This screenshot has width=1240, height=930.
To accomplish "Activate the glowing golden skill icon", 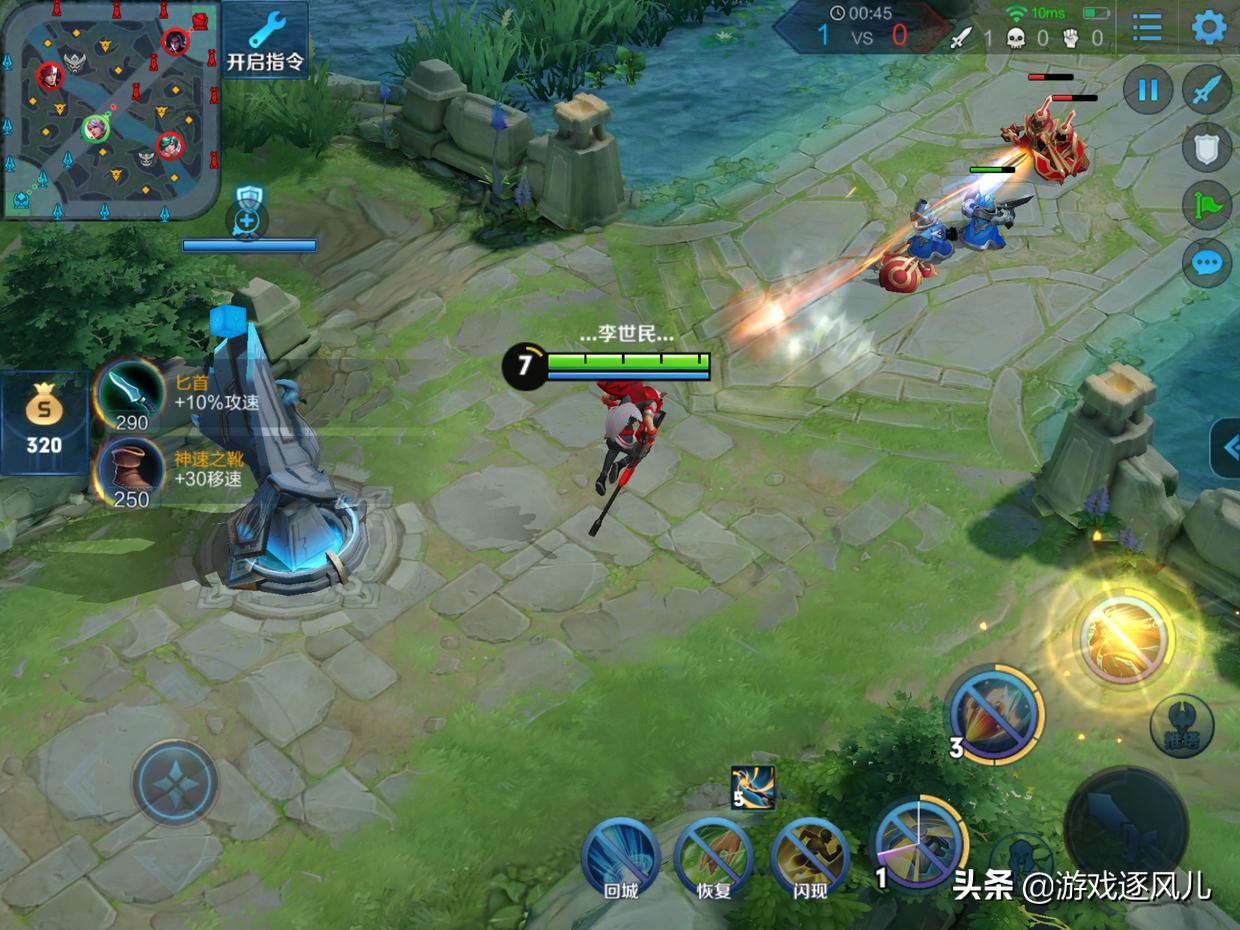I will point(1123,641).
